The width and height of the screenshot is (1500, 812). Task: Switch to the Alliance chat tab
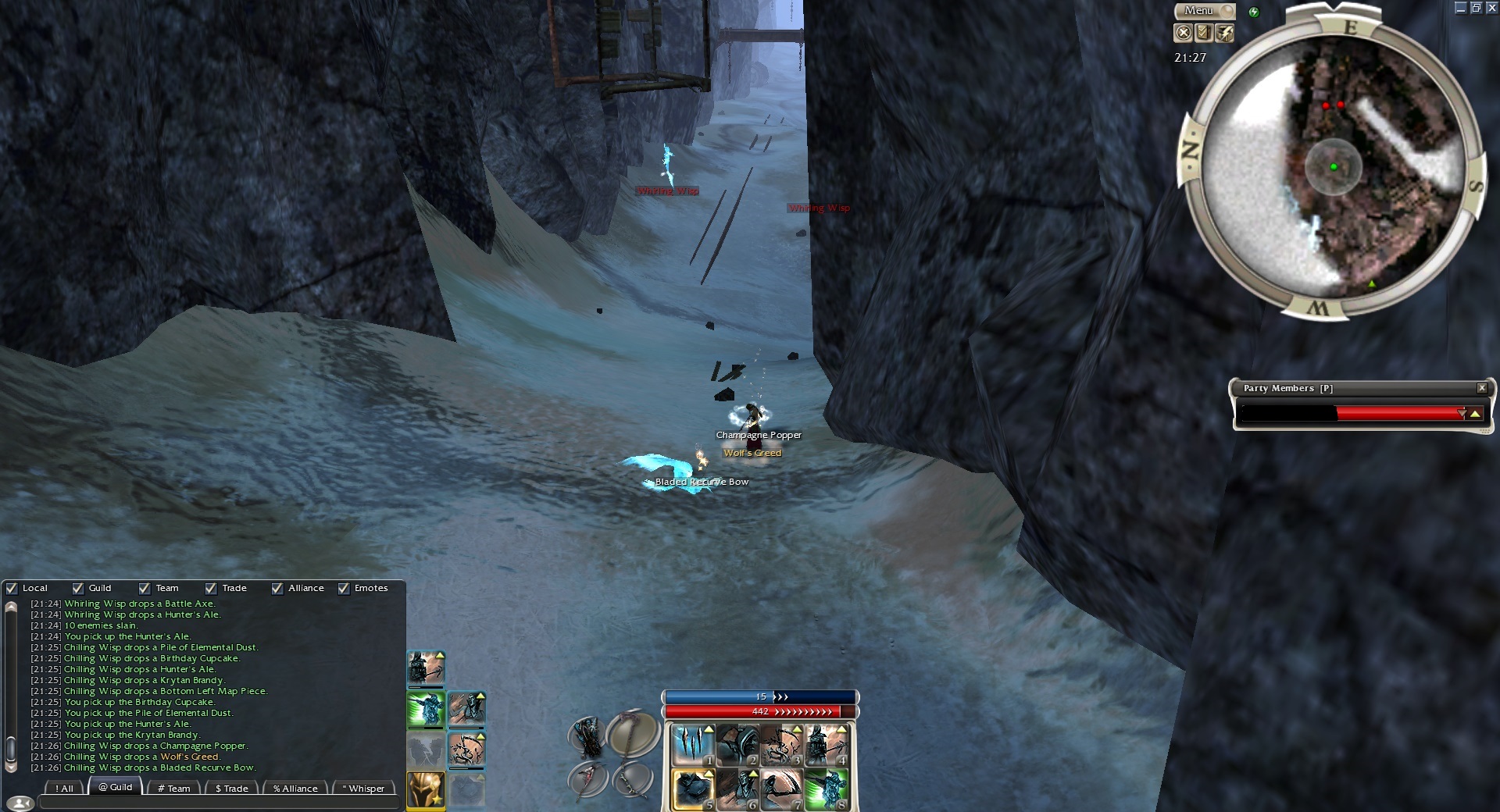tap(295, 788)
